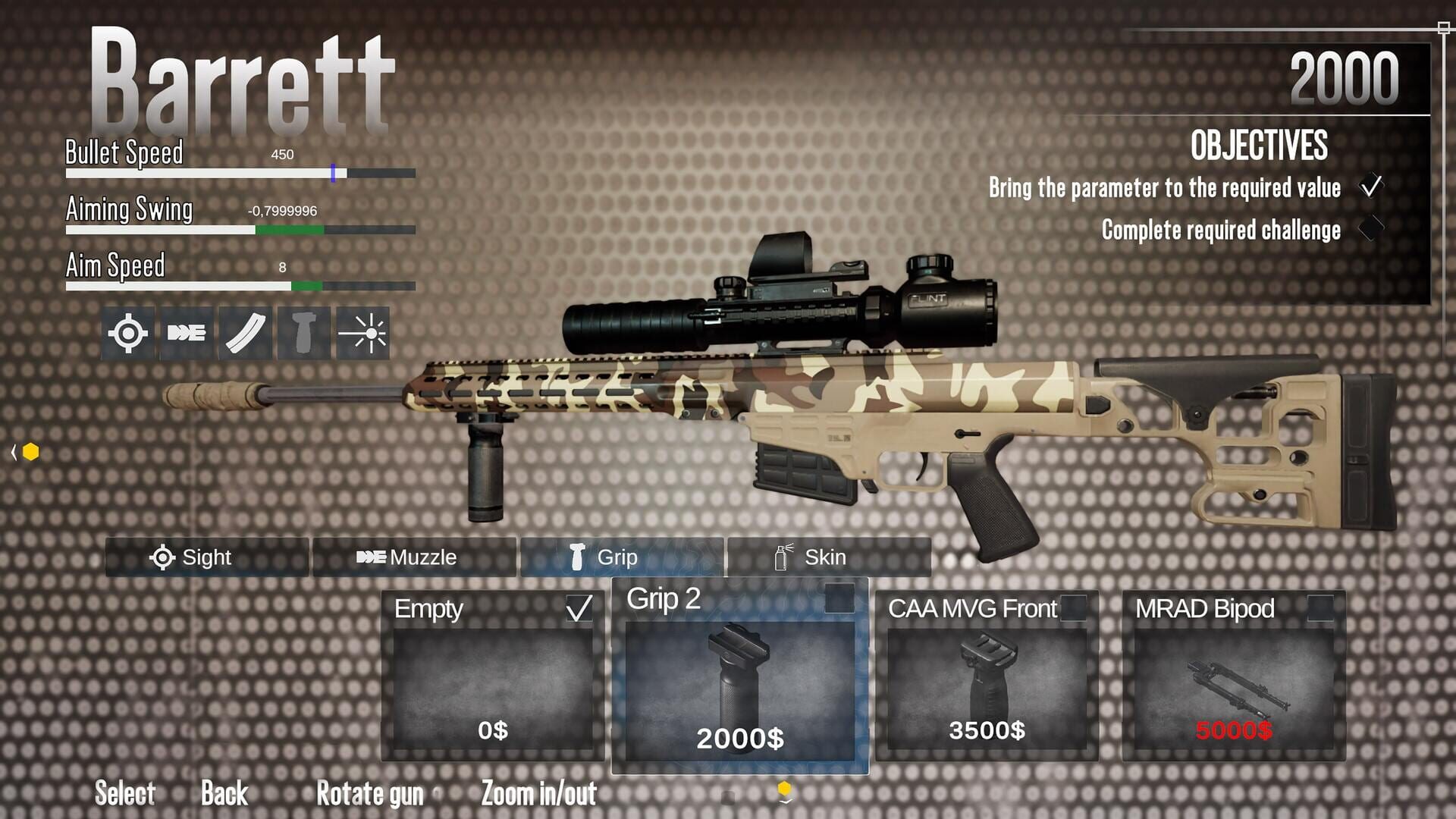Click the spray can icon on the Skin tab

click(x=780, y=558)
